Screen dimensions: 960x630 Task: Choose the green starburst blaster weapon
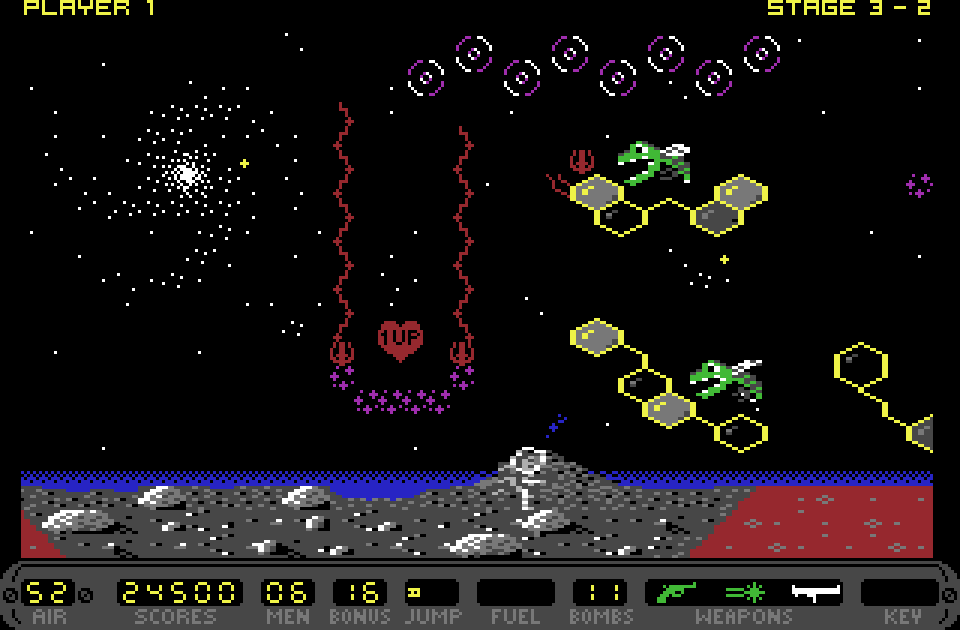tap(744, 592)
